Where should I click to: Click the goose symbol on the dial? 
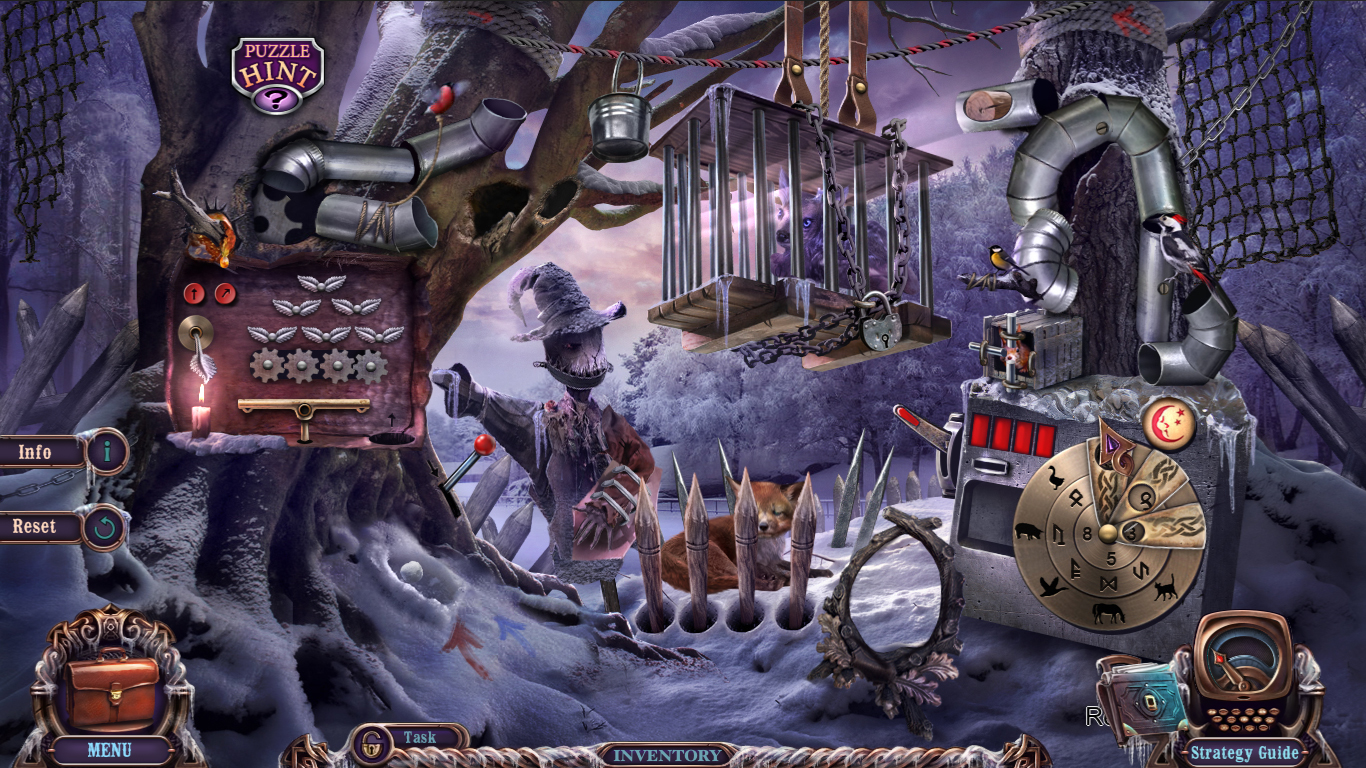(x=1056, y=478)
